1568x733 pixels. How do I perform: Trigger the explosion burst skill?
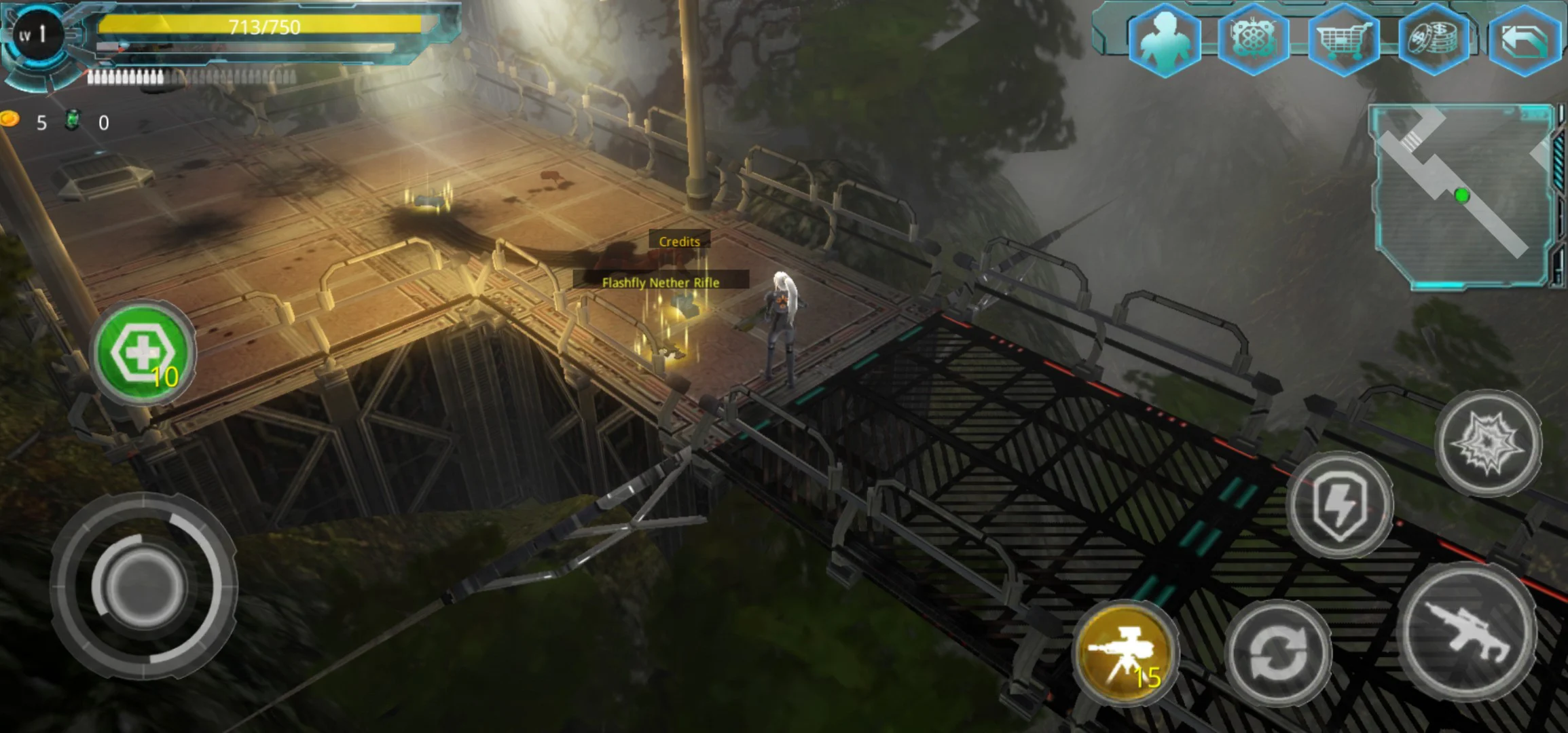pyautogui.click(x=1489, y=443)
